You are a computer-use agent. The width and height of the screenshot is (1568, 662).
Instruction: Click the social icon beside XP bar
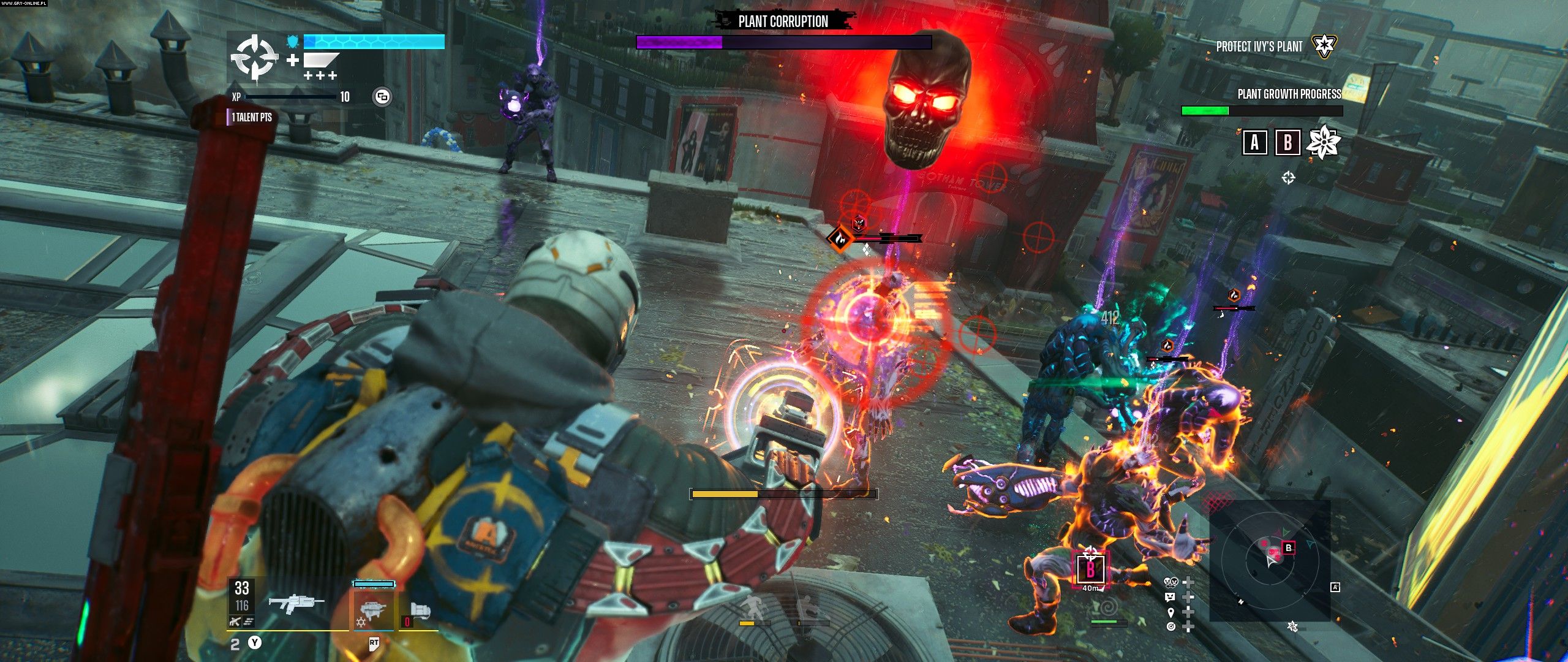[x=382, y=96]
